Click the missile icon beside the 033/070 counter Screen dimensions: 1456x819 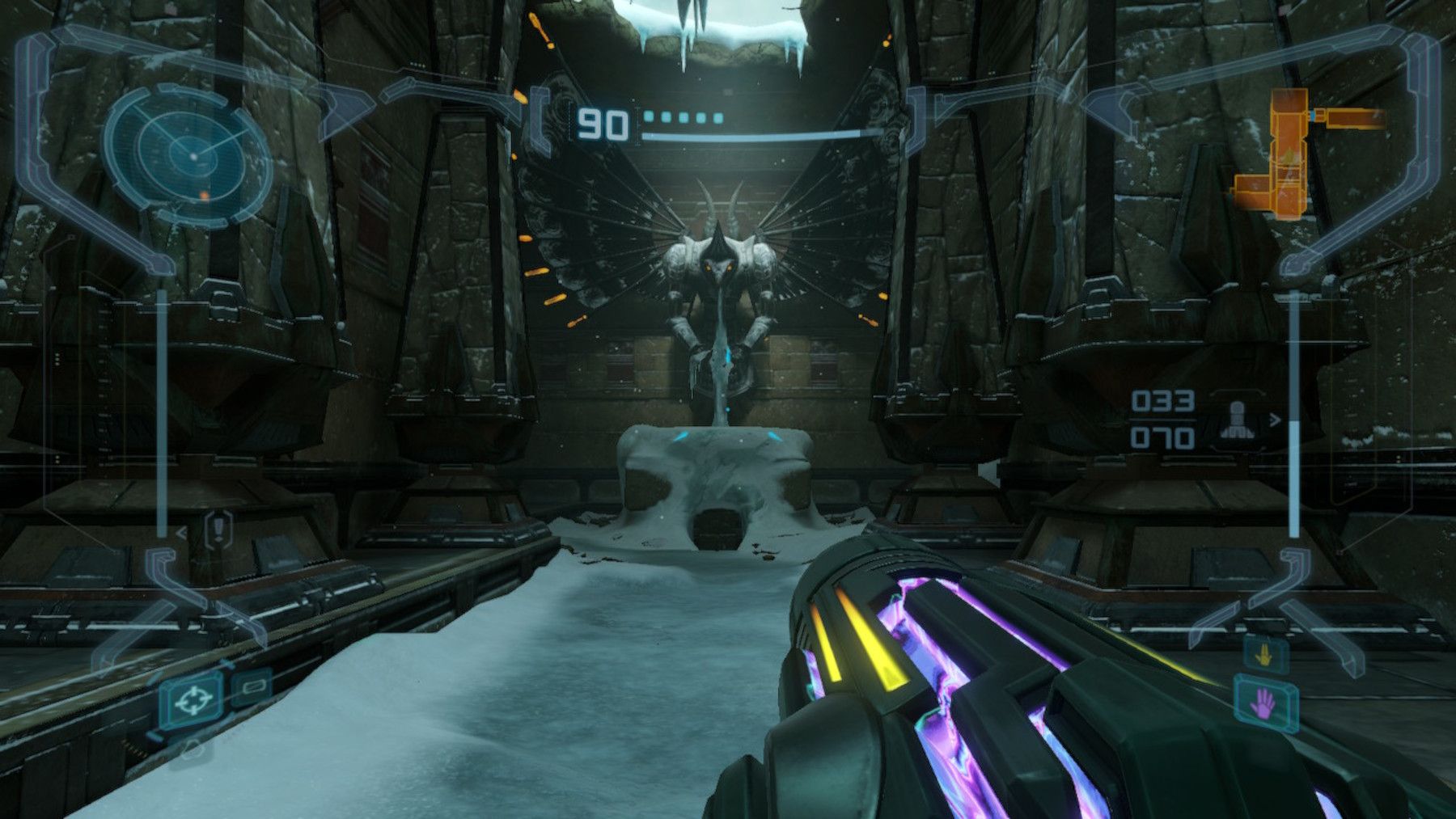(x=1236, y=419)
